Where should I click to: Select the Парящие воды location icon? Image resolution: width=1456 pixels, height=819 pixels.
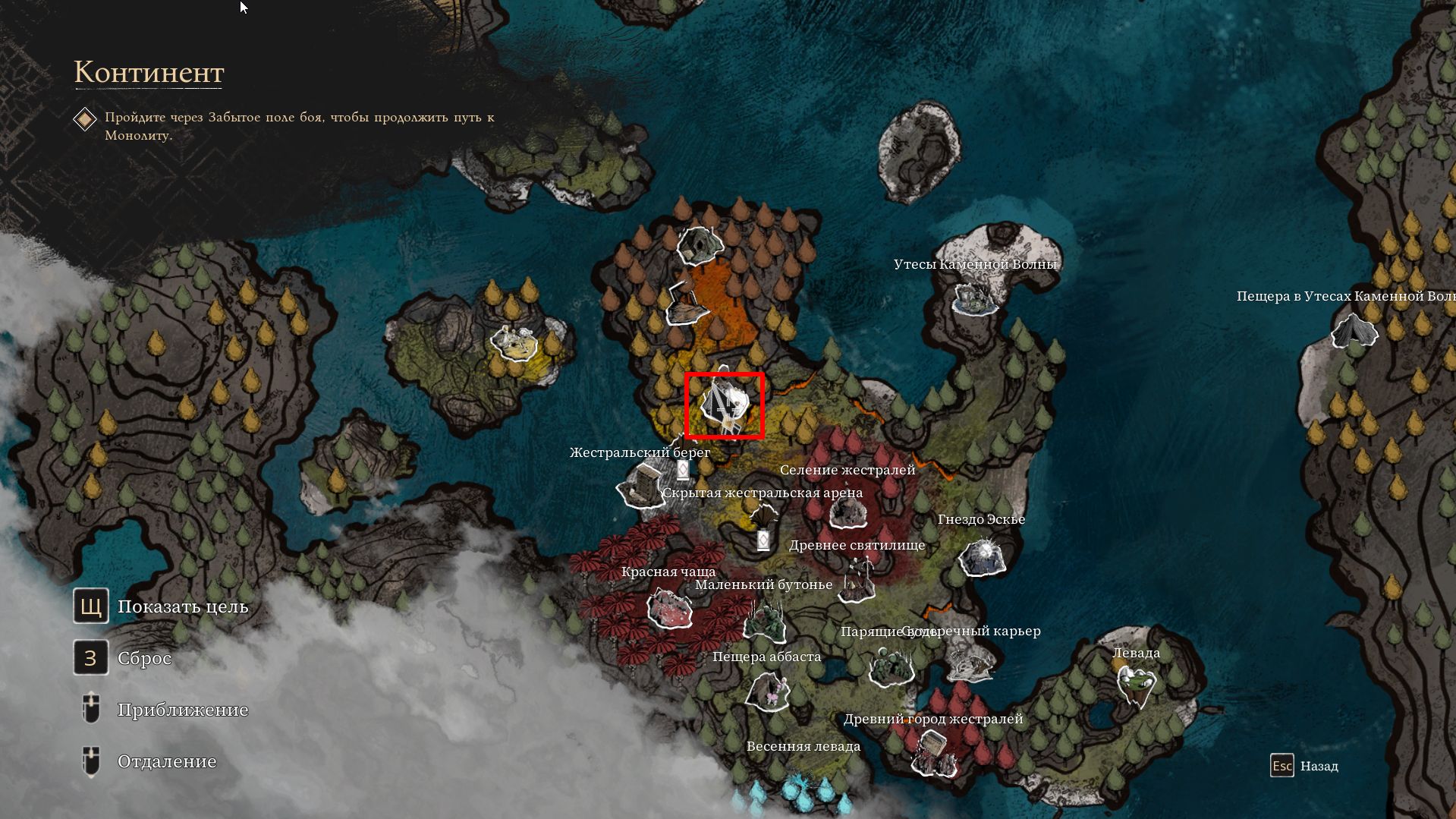(890, 665)
